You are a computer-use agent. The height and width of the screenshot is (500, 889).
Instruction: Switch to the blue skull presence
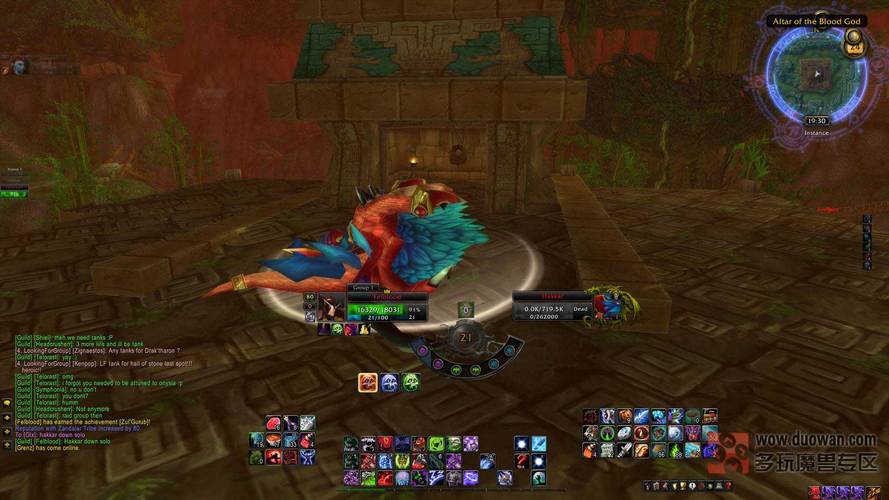pyautogui.click(x=389, y=382)
